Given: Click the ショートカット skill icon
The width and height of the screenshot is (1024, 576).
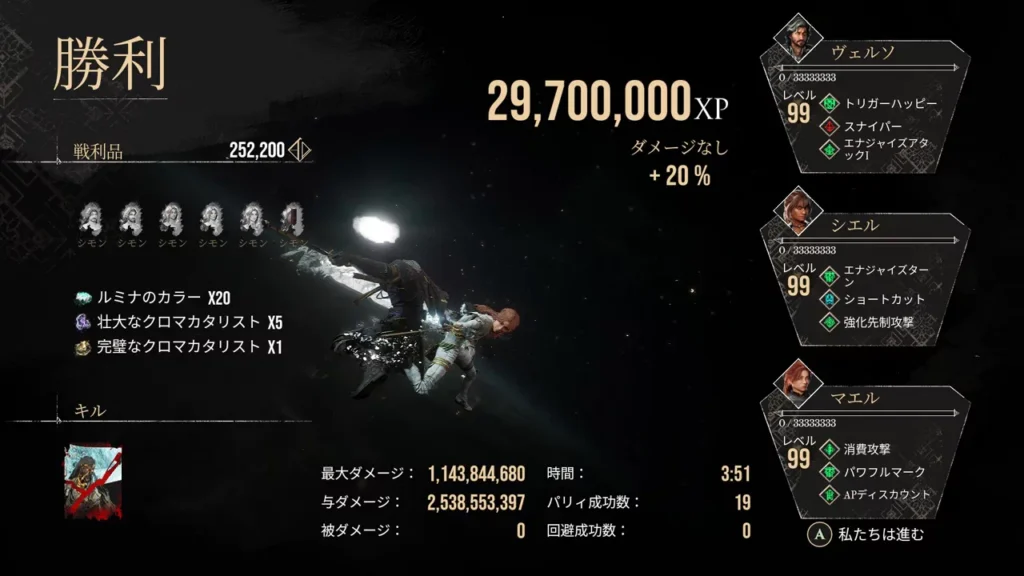Looking at the screenshot, I should click(x=828, y=298).
